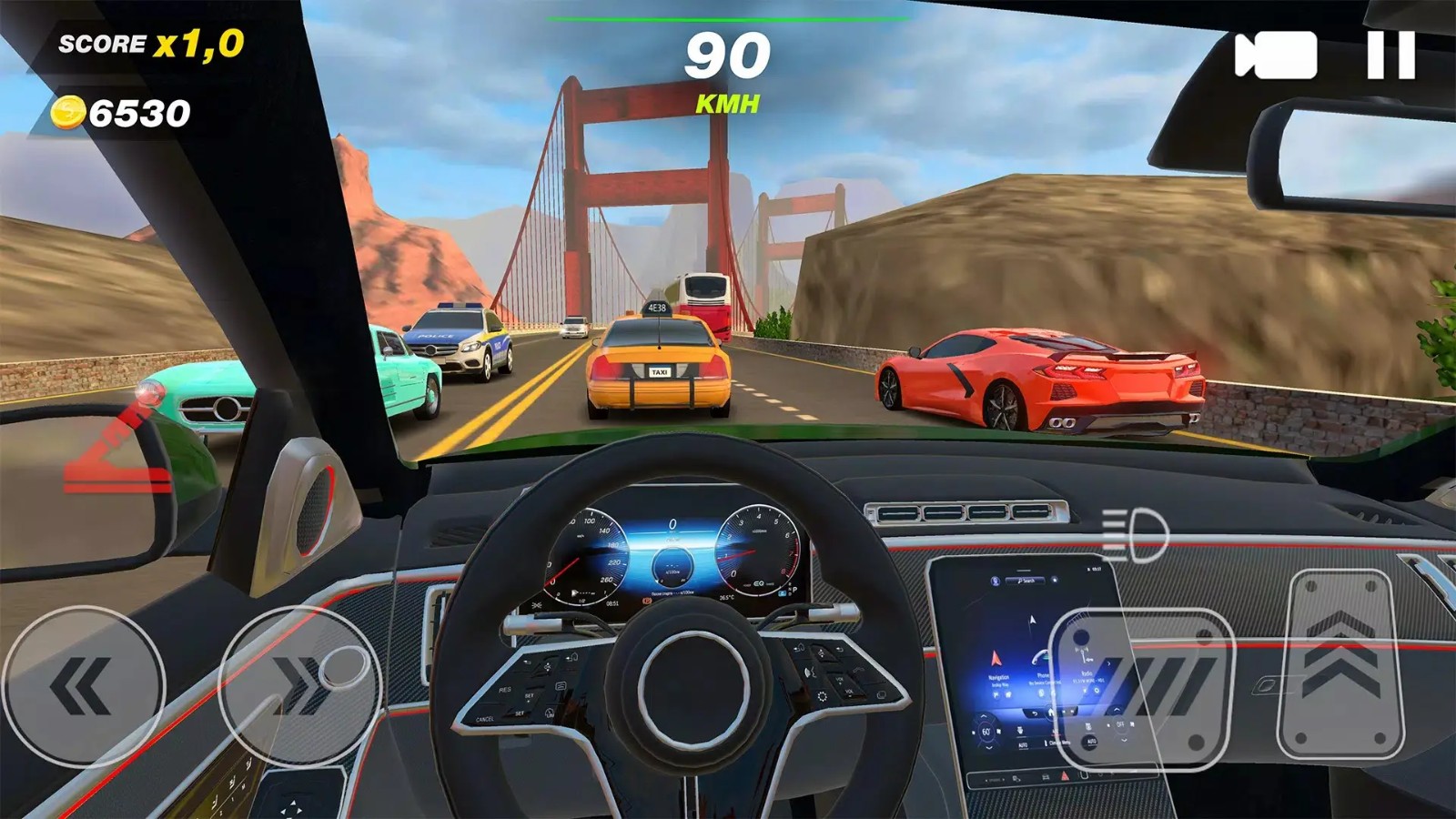Screen dimensions: 1456x819
Task: Pause the game with the pause button
Action: (x=1390, y=56)
